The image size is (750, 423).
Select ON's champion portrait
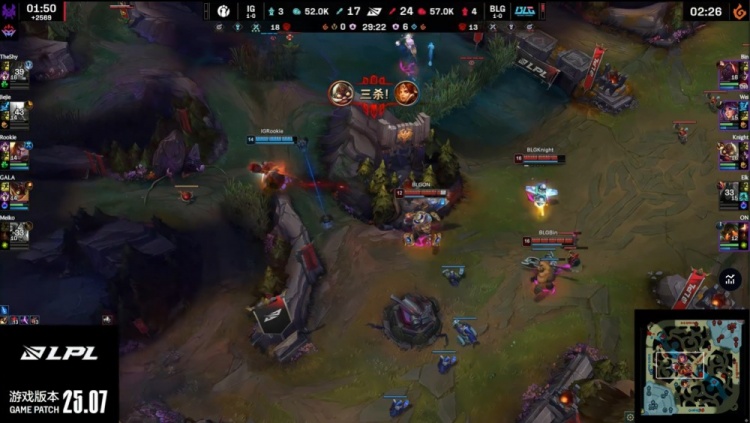(x=731, y=233)
